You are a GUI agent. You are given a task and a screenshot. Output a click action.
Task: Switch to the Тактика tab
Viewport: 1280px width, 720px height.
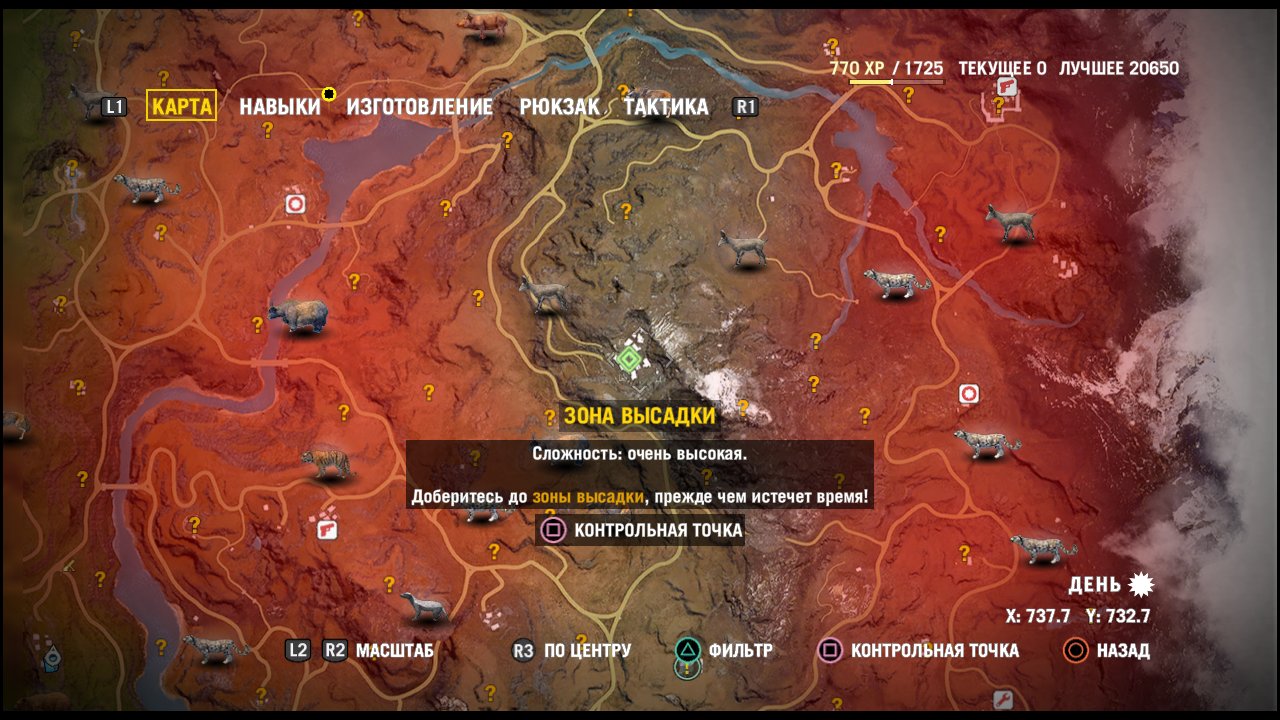[x=665, y=106]
